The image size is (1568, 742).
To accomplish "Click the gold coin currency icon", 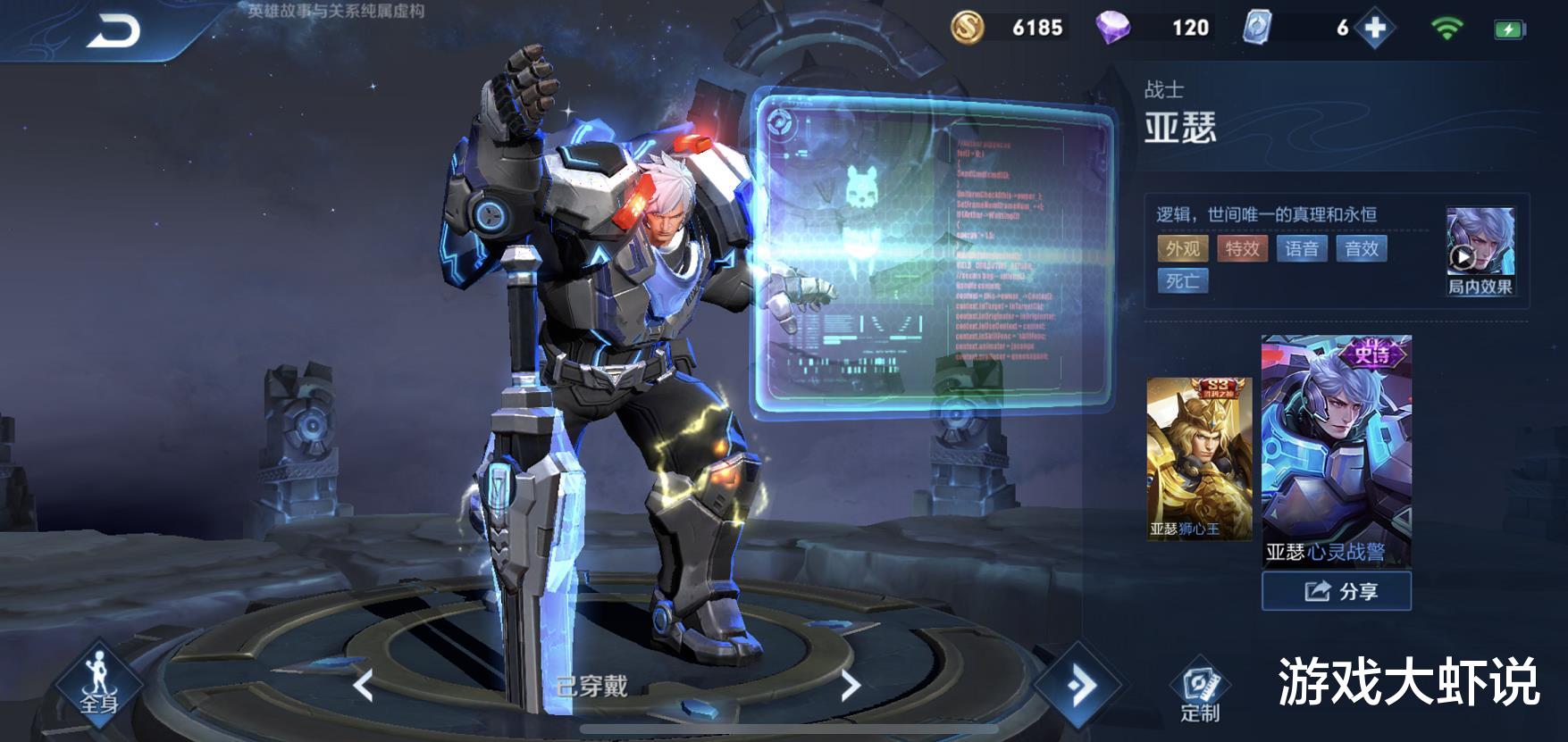I will tap(967, 28).
